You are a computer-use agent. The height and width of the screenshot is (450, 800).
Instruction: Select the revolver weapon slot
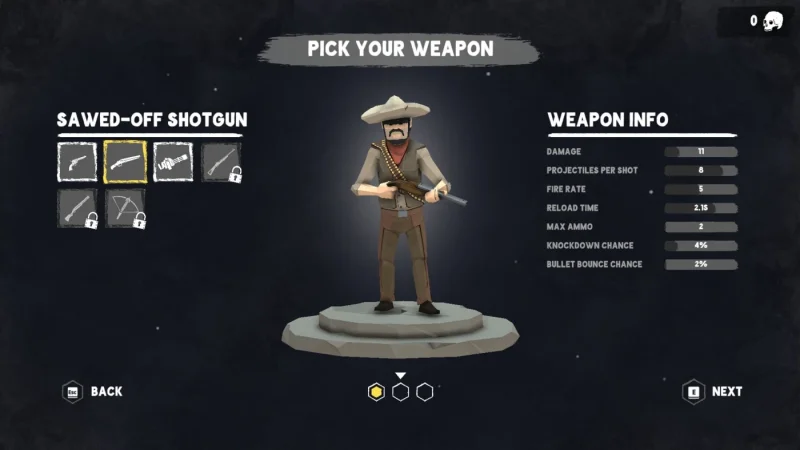76,161
